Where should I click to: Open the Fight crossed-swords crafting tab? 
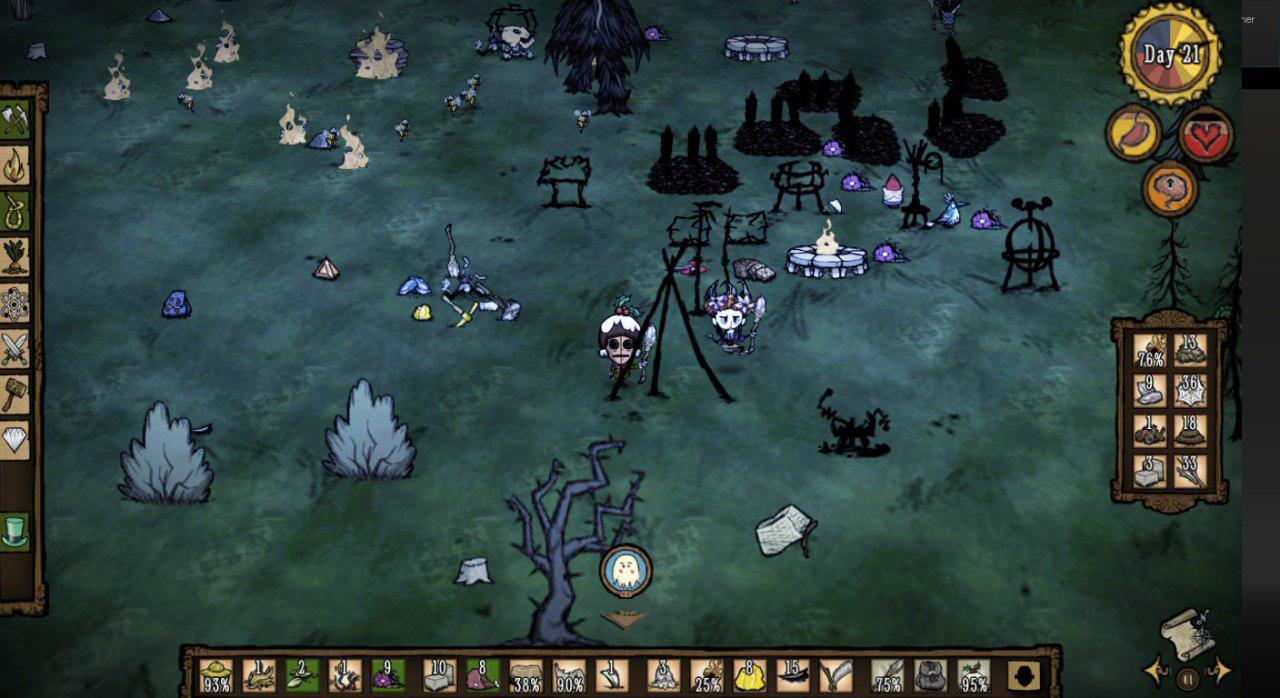tap(15, 349)
